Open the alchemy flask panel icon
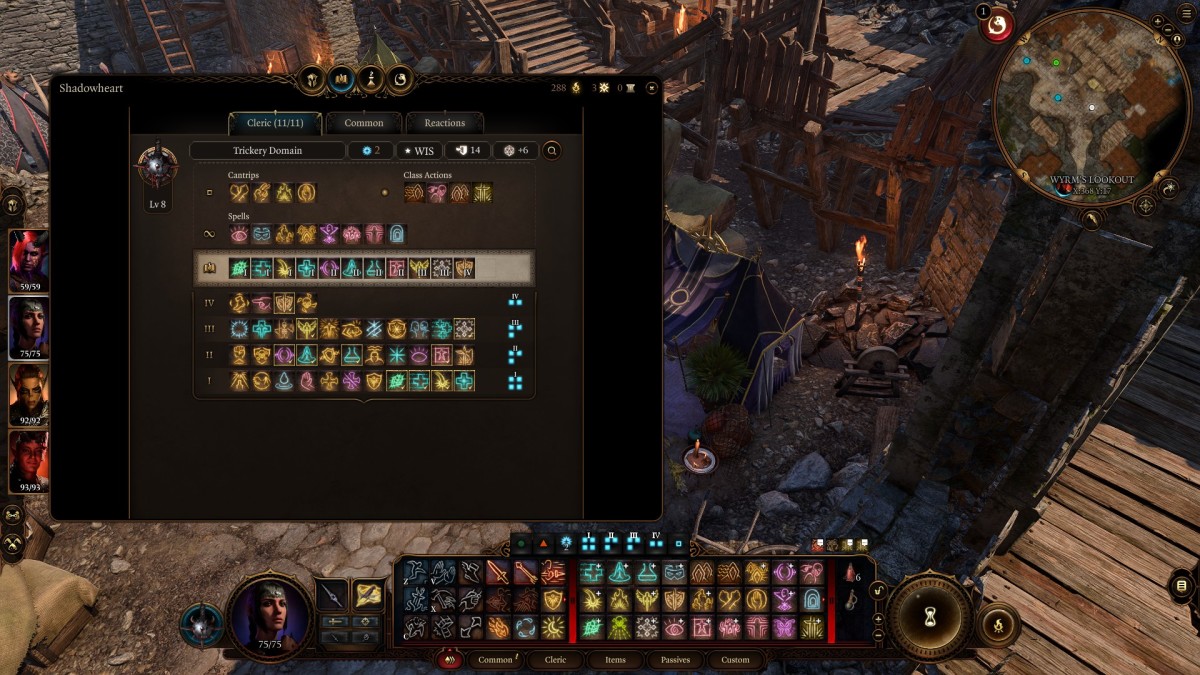The image size is (1200, 675). click(371, 78)
